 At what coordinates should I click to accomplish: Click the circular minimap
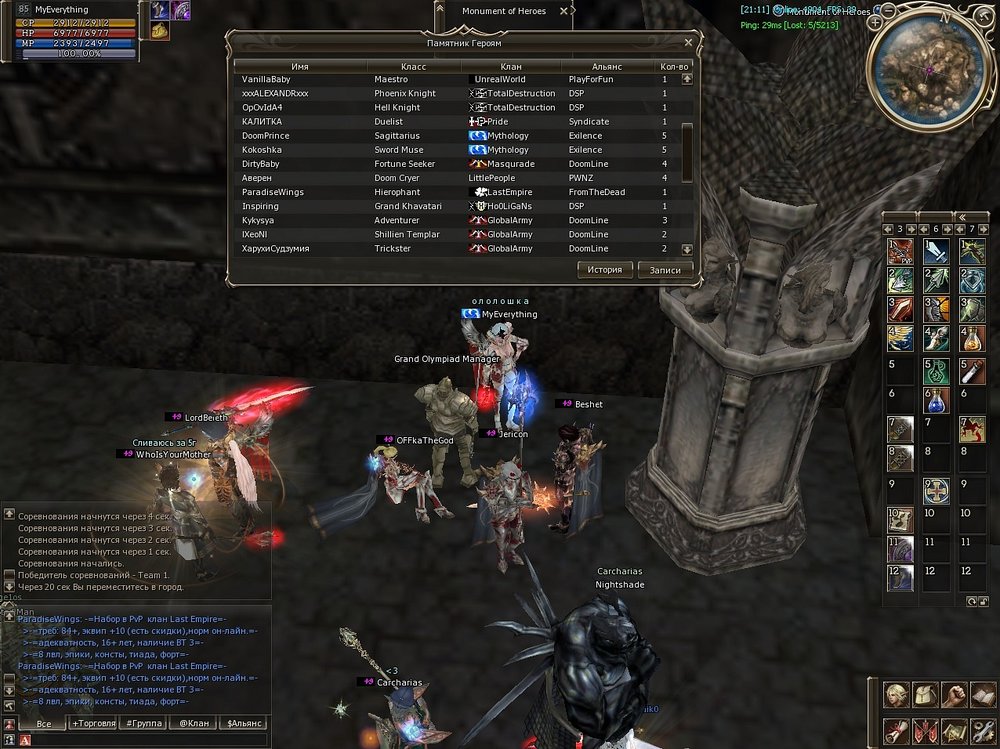click(x=929, y=69)
